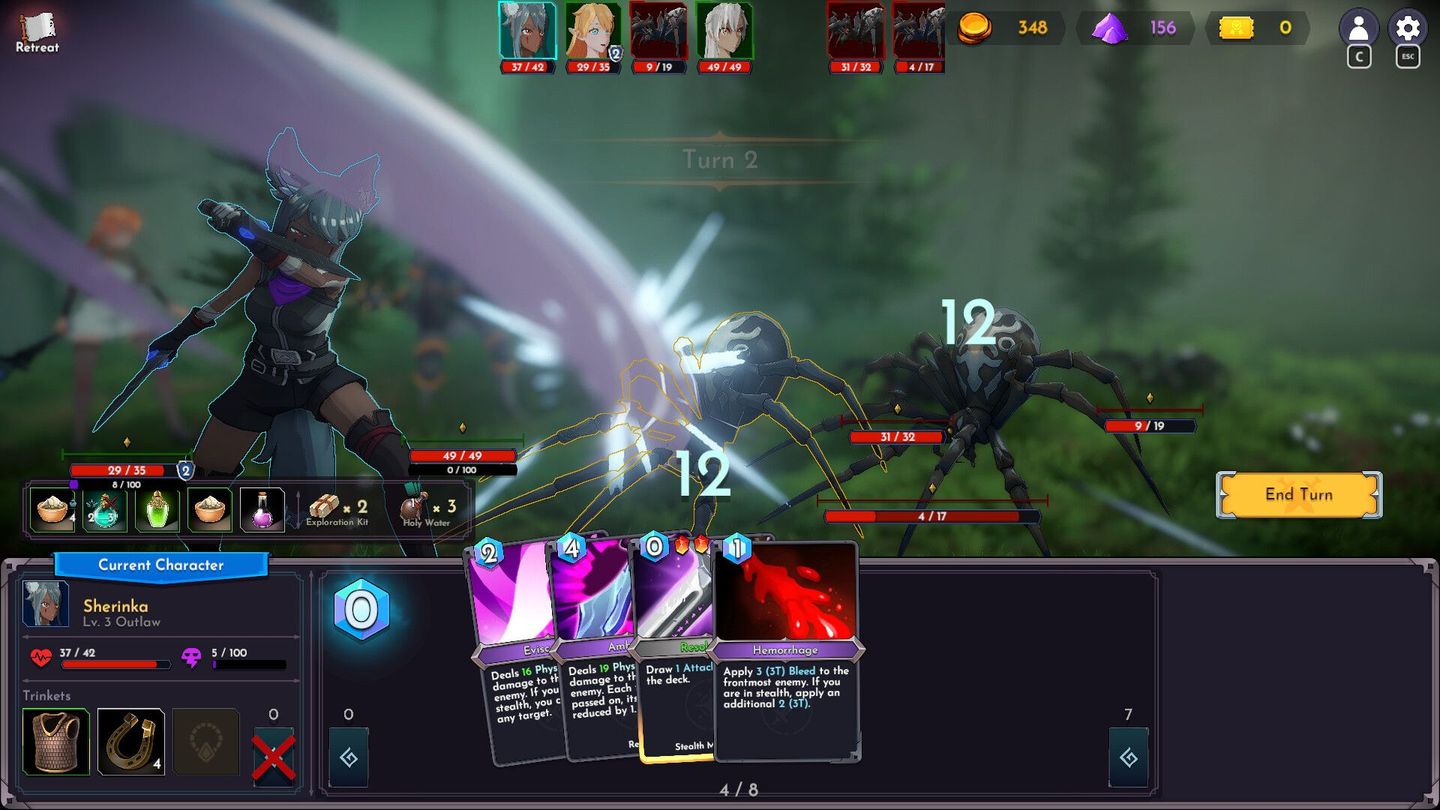Open the draw pile showing 7
The image size is (1440, 810).
pyautogui.click(x=1128, y=758)
